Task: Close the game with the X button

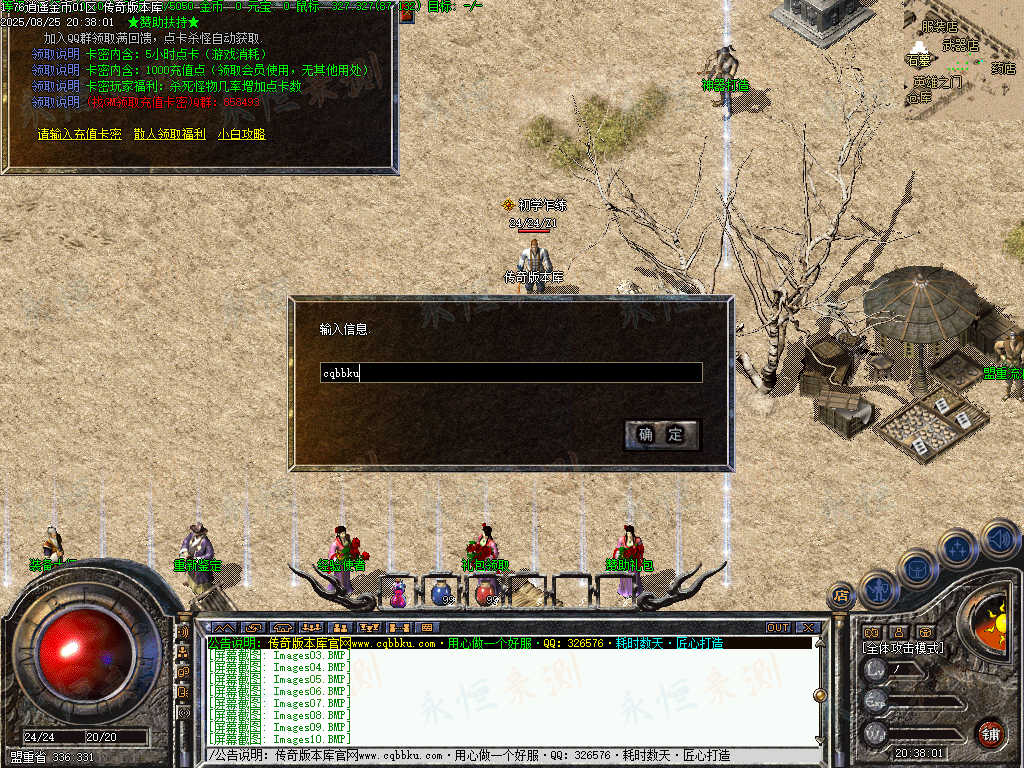Action: click(x=808, y=628)
